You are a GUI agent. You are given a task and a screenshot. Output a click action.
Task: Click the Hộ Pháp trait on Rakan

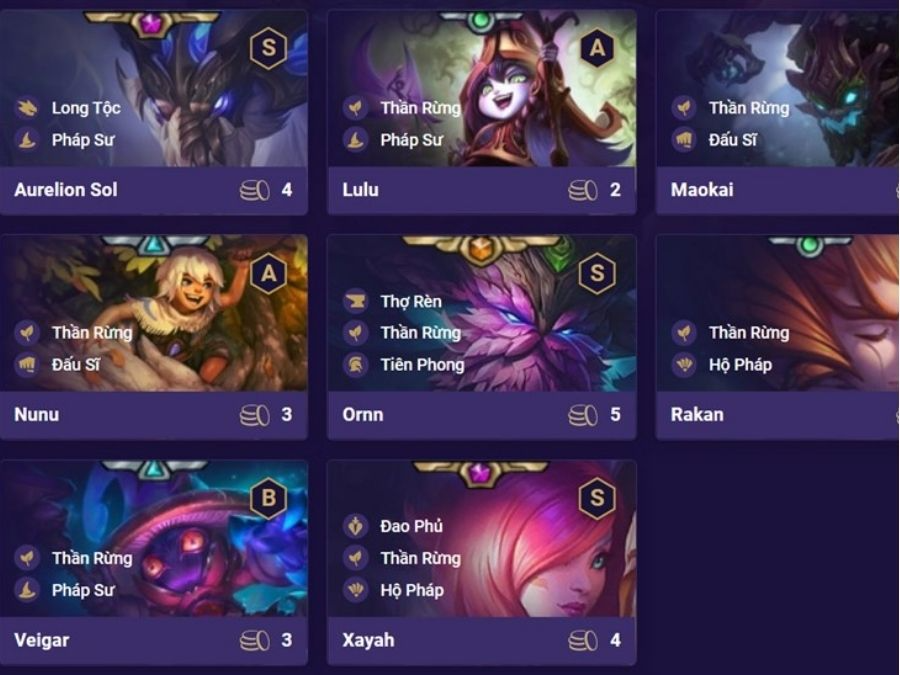point(740,365)
